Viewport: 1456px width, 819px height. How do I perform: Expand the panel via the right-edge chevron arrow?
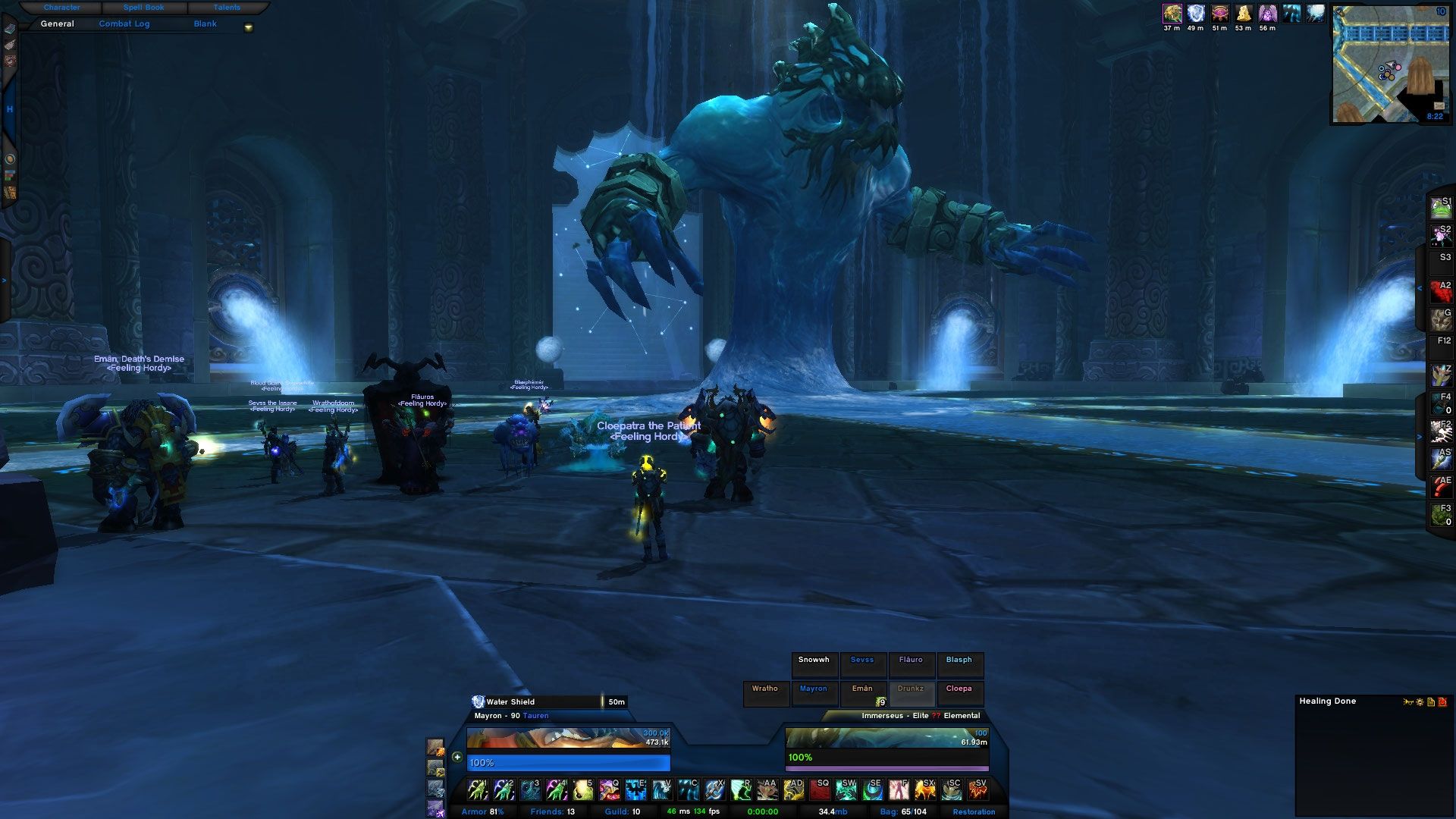click(x=1420, y=288)
